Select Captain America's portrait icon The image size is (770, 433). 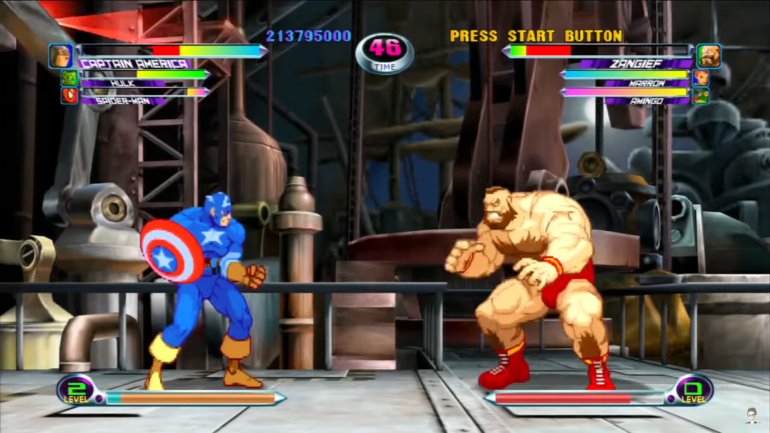point(61,55)
